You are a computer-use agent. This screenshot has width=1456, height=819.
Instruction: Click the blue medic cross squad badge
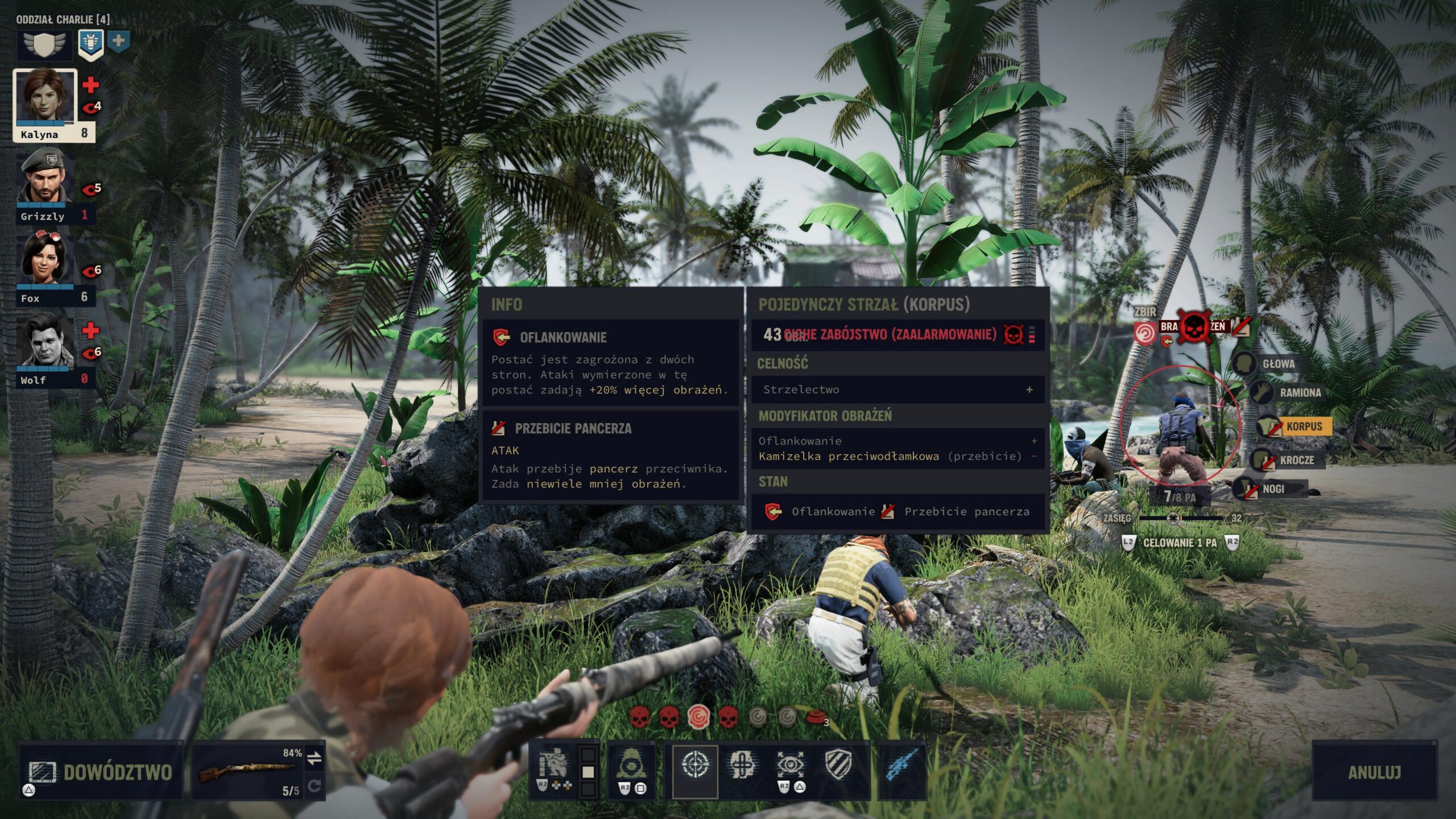pos(118,42)
